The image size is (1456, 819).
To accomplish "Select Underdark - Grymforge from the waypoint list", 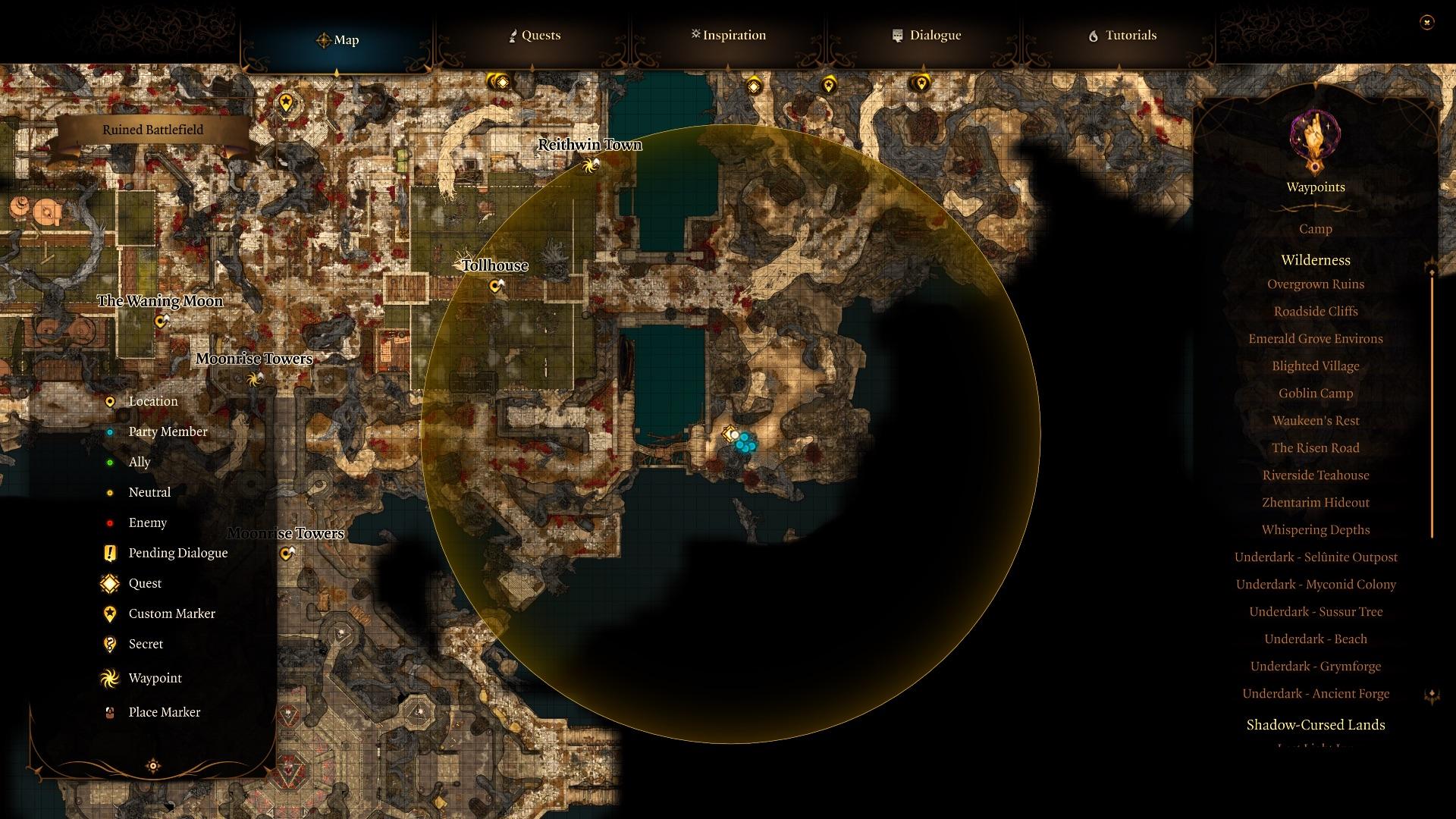I will [1315, 666].
